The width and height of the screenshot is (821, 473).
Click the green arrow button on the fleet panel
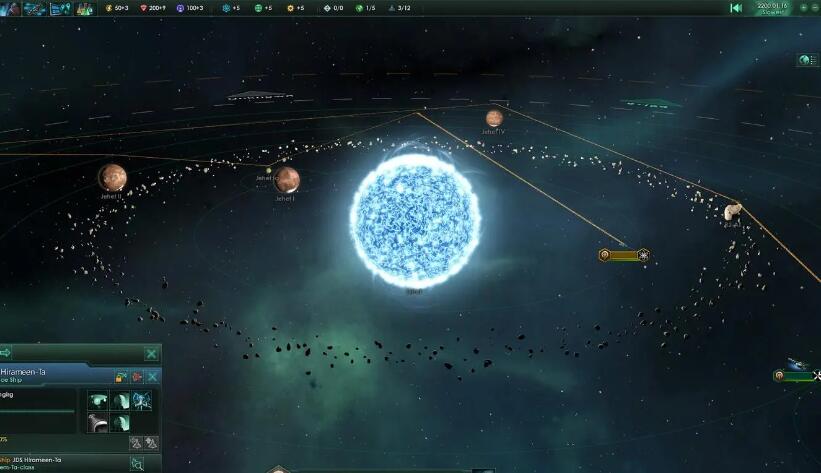click(x=5, y=353)
